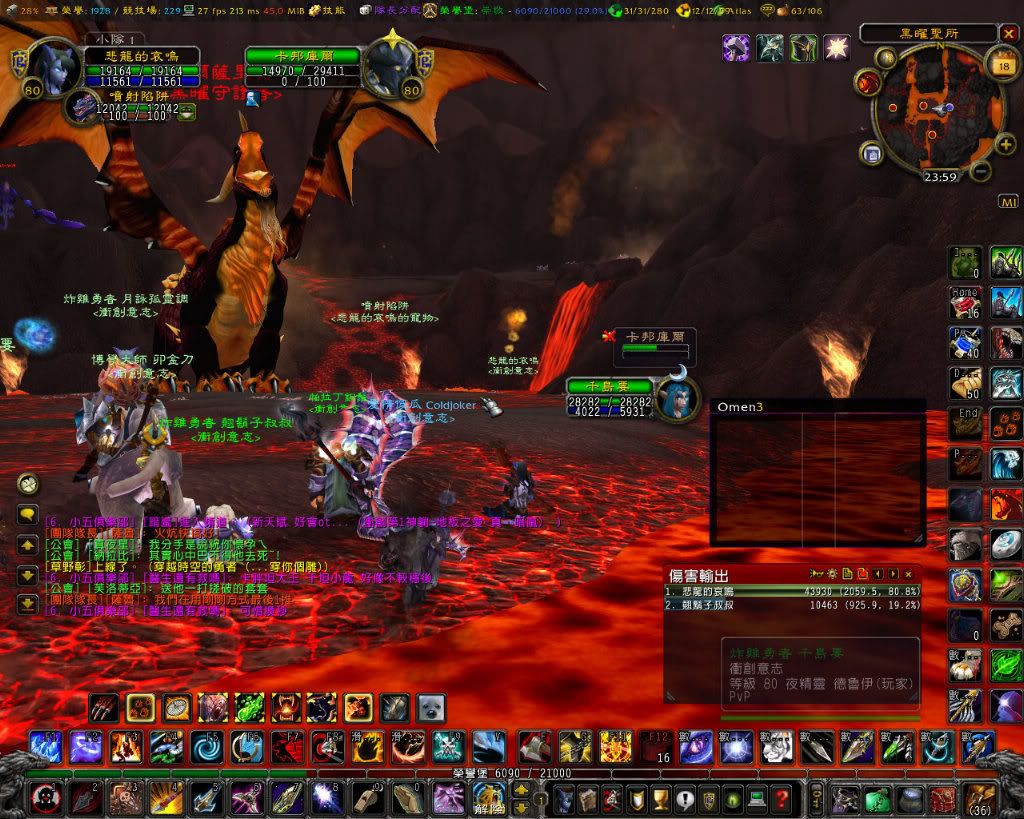
Task: Select the player portrait frame
Action: tap(48, 66)
